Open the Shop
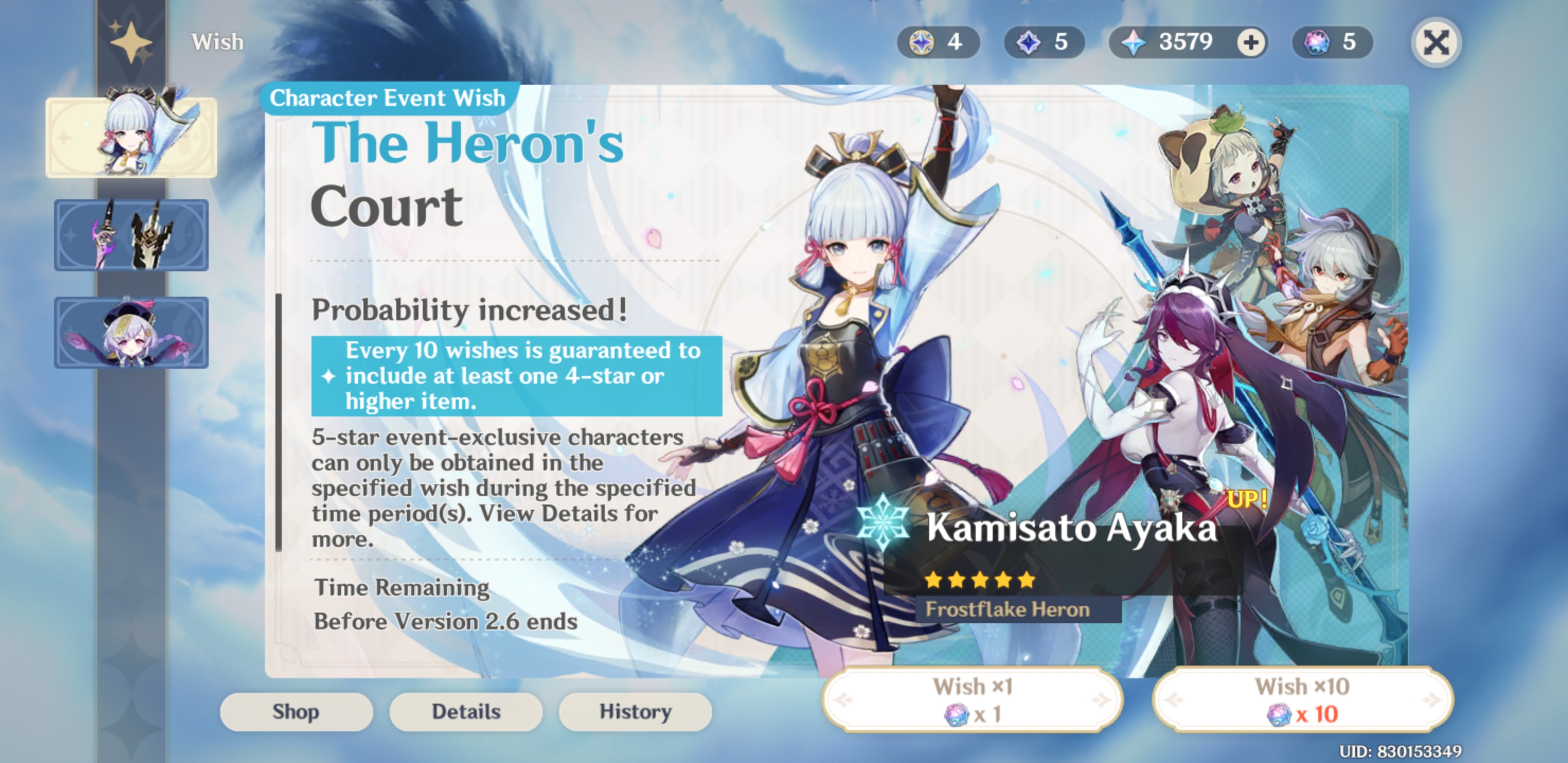 coord(297,711)
